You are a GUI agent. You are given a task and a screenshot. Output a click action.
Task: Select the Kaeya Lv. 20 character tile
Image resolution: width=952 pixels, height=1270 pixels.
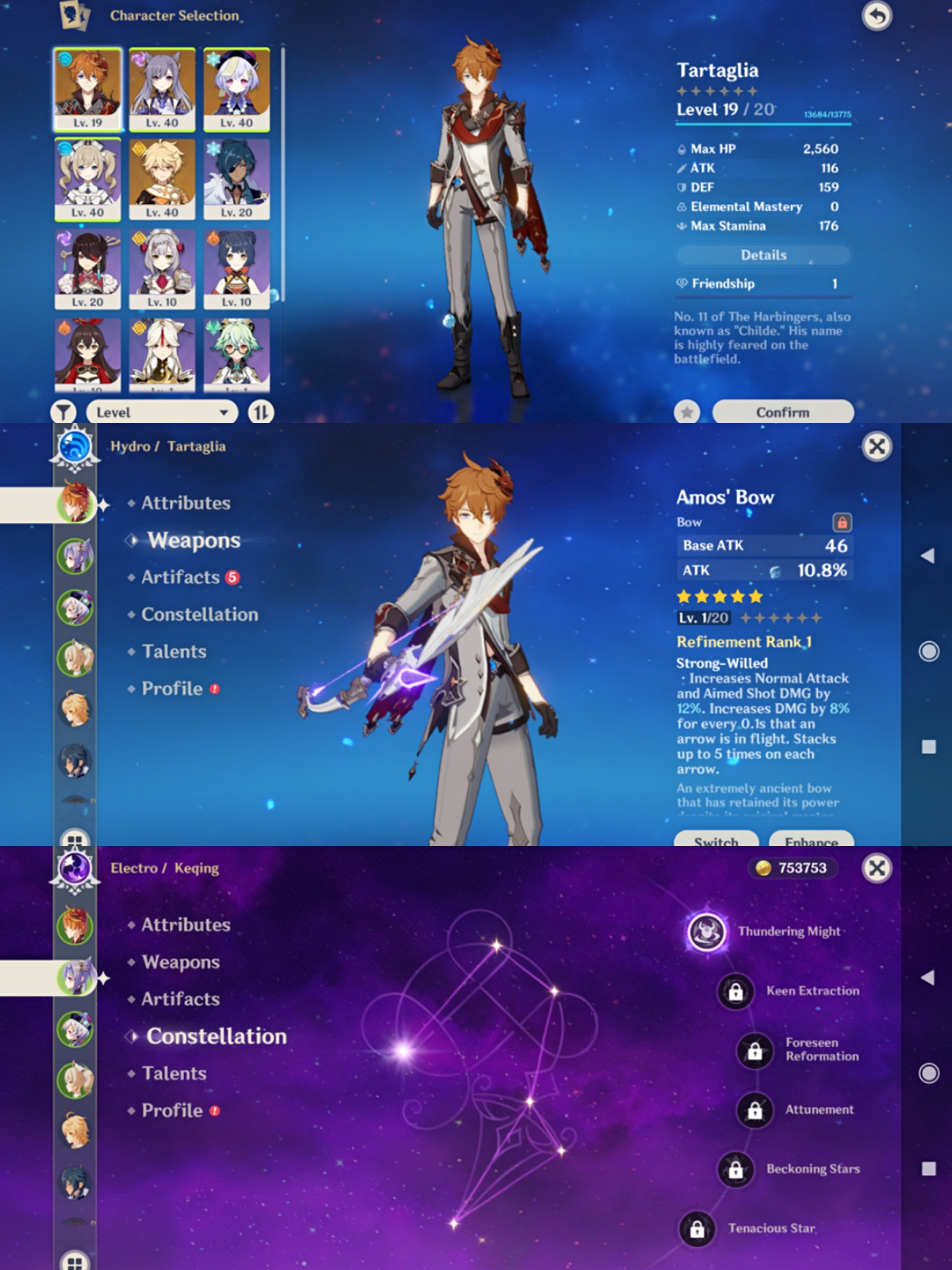coord(236,179)
